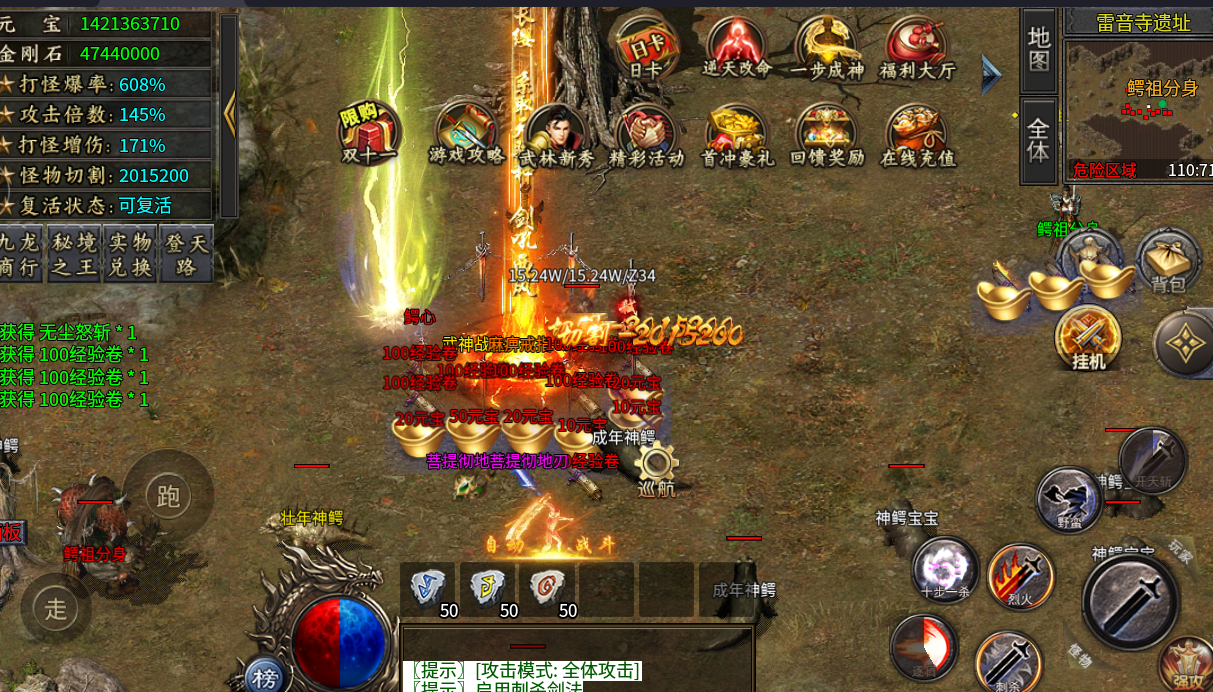This screenshot has width=1213, height=692.
Task: Toggle 挂机 auto-battle
Action: pos(1088,337)
